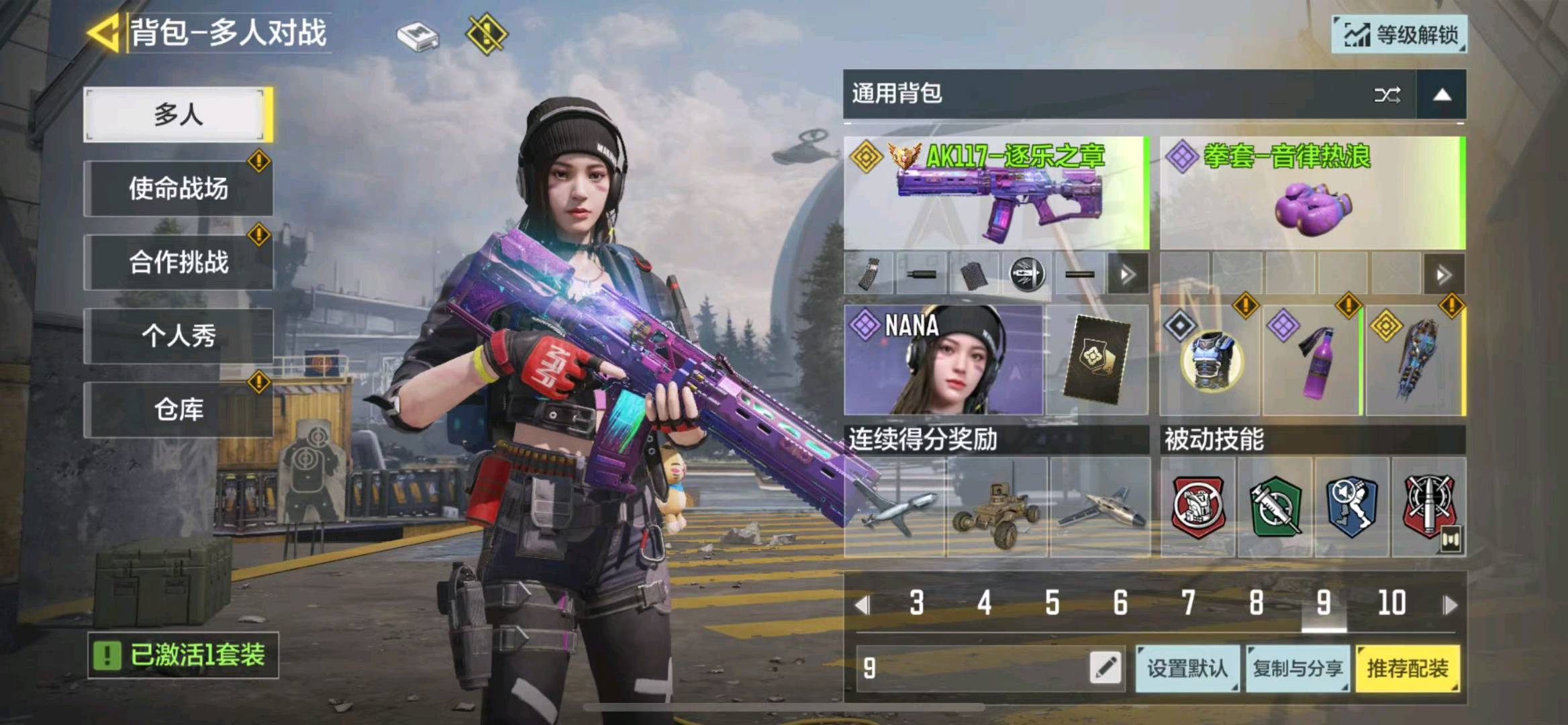The width and height of the screenshot is (1568, 725).
Task: Open the 仓库 tab
Action: [x=178, y=409]
